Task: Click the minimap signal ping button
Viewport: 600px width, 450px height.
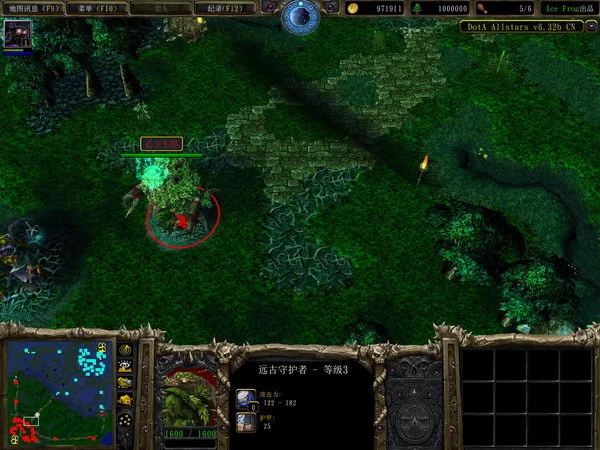Action: [126, 350]
